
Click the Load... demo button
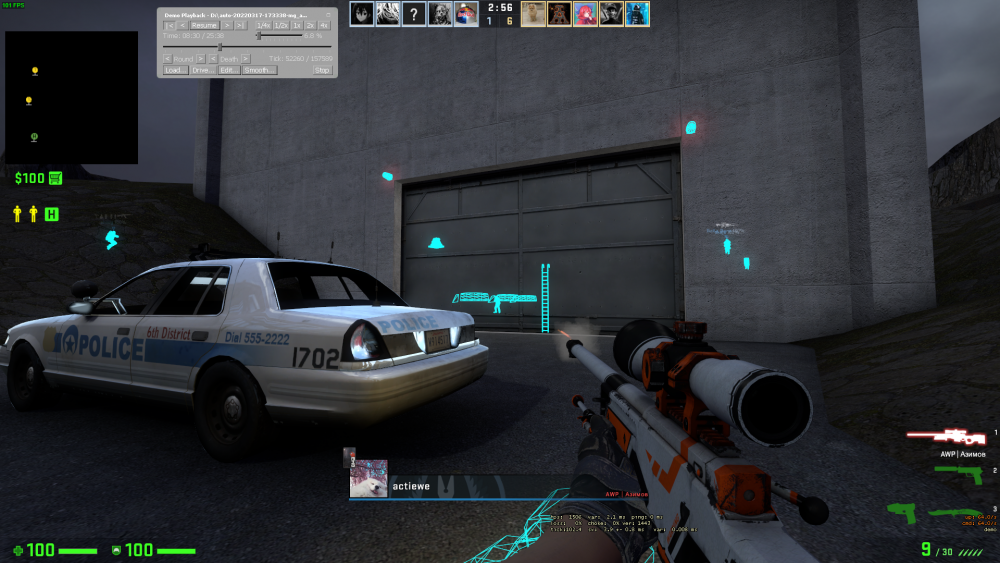point(175,70)
